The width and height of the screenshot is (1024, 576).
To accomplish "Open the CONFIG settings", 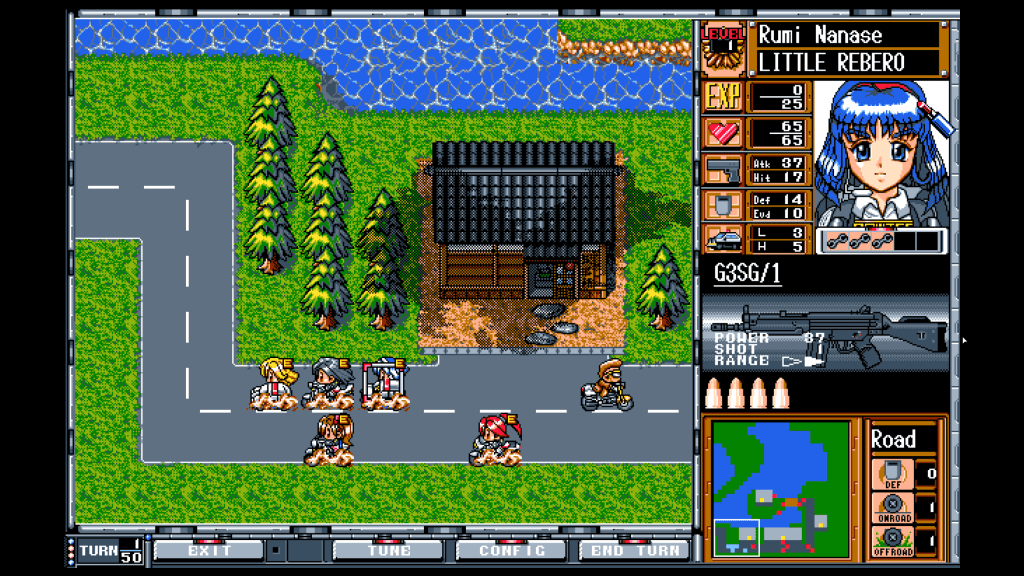I will pyautogui.click(x=511, y=550).
